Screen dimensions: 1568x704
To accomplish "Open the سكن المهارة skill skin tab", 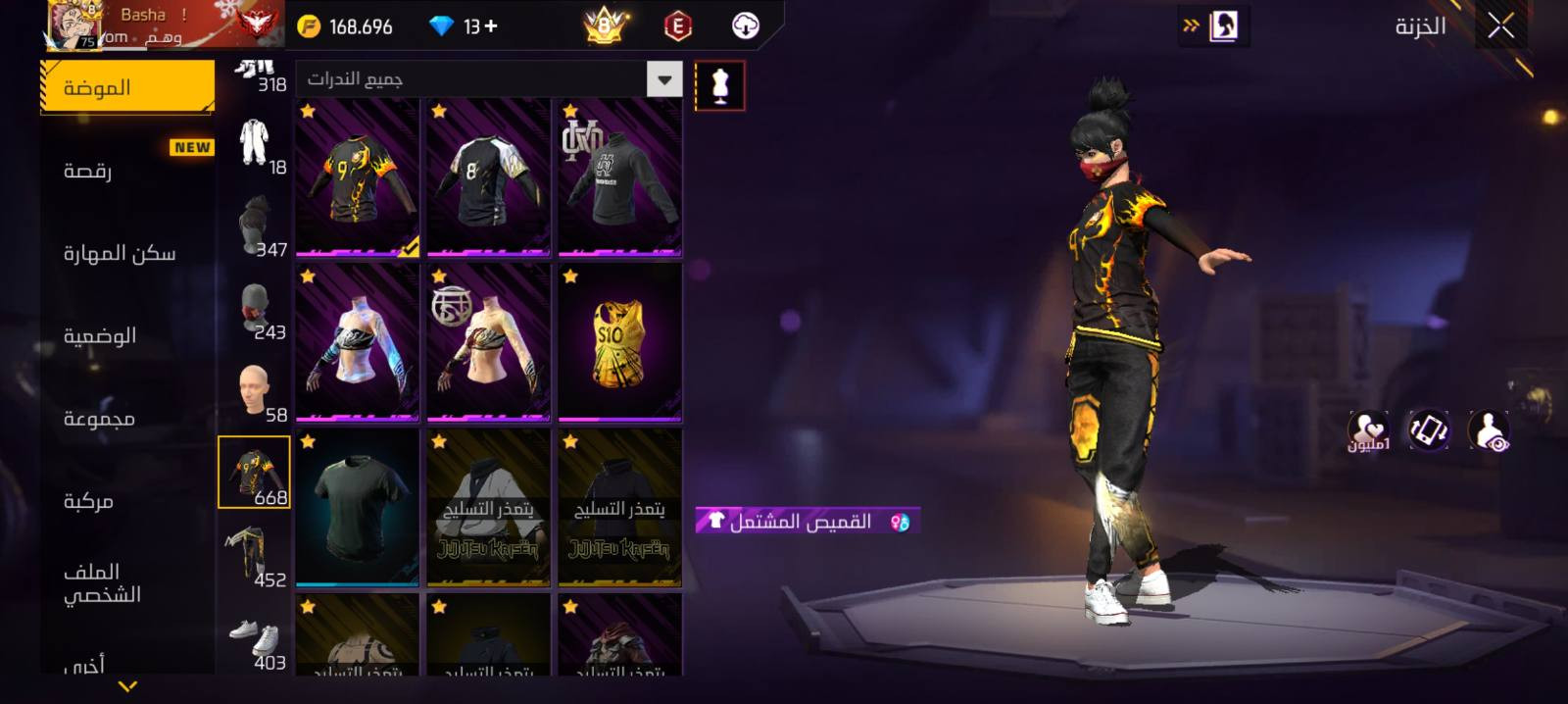I will [126, 253].
